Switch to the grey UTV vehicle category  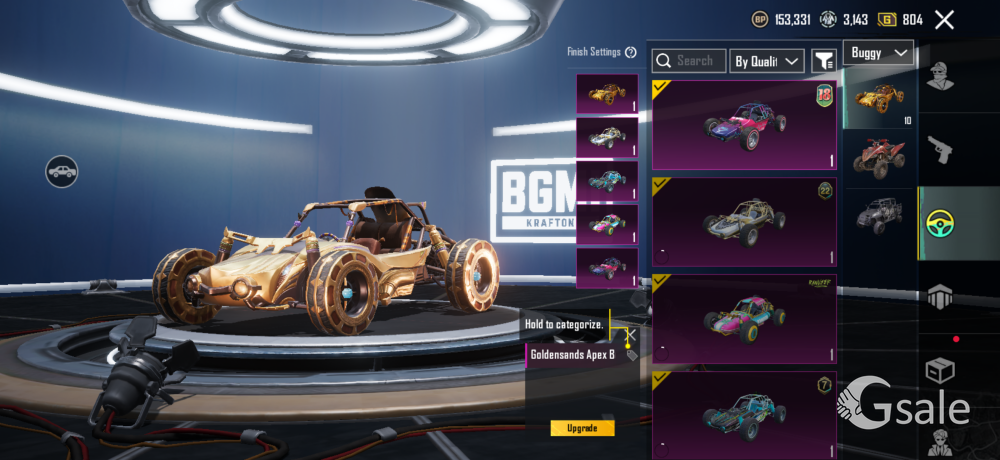tap(880, 215)
